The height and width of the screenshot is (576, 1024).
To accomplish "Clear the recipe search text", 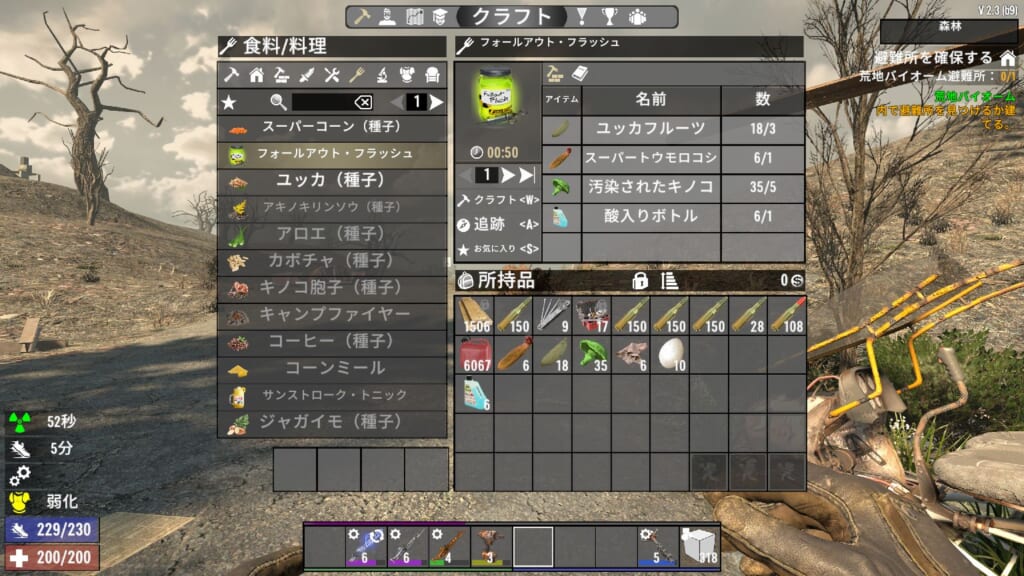I will 363,102.
